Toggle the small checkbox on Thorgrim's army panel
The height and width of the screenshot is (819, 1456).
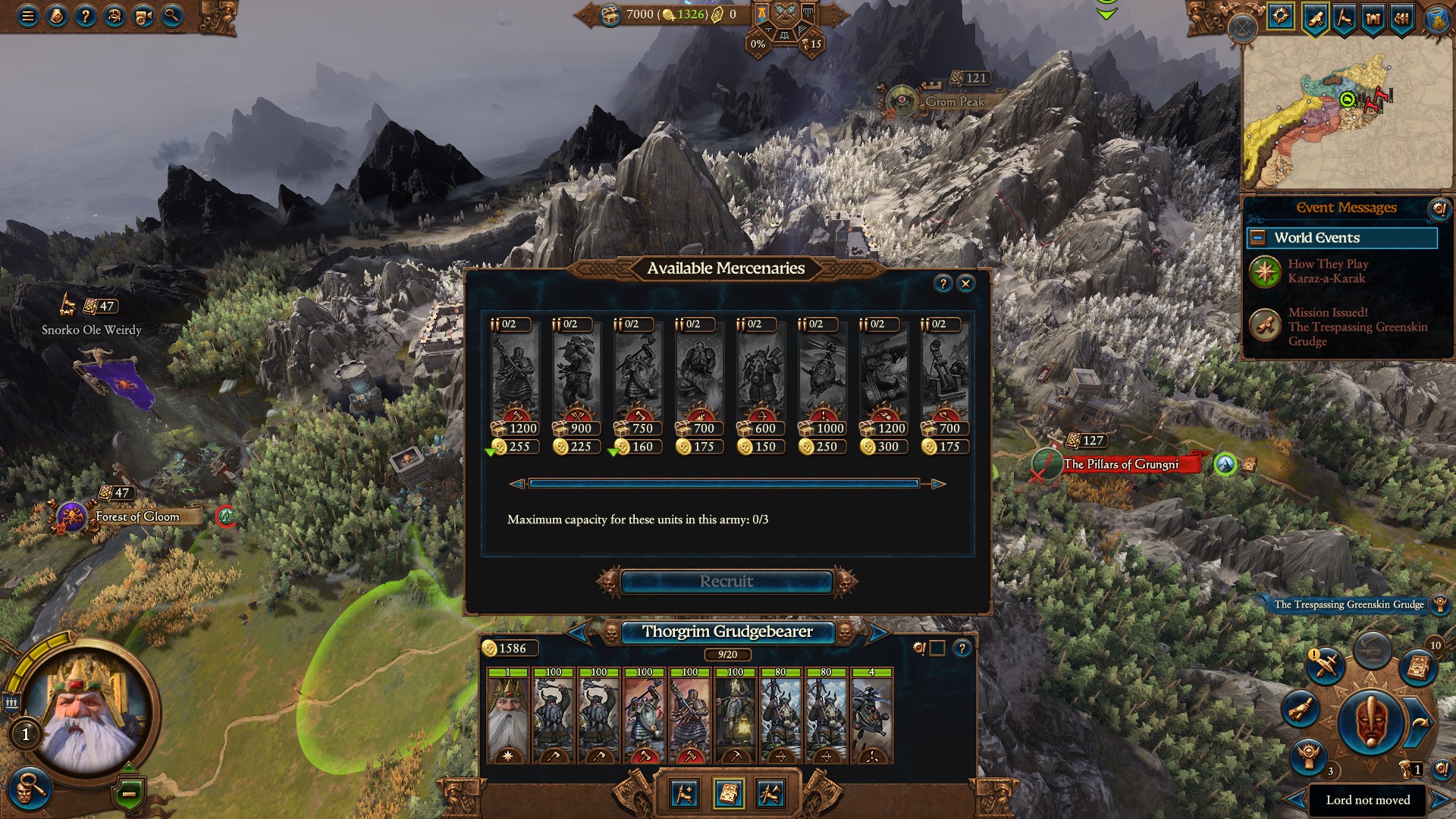(x=937, y=648)
